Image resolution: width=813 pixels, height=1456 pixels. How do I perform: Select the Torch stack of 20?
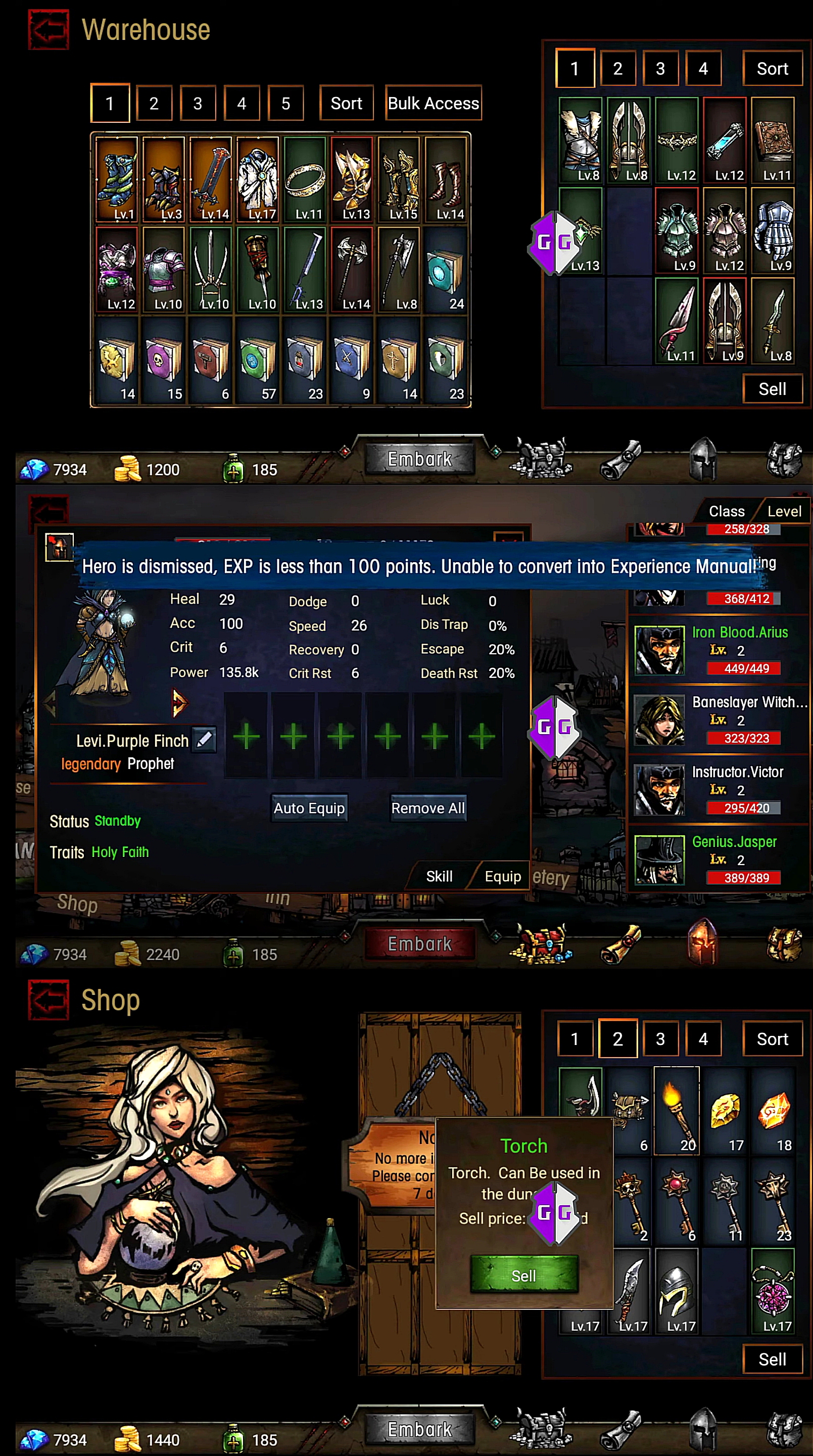(676, 1110)
